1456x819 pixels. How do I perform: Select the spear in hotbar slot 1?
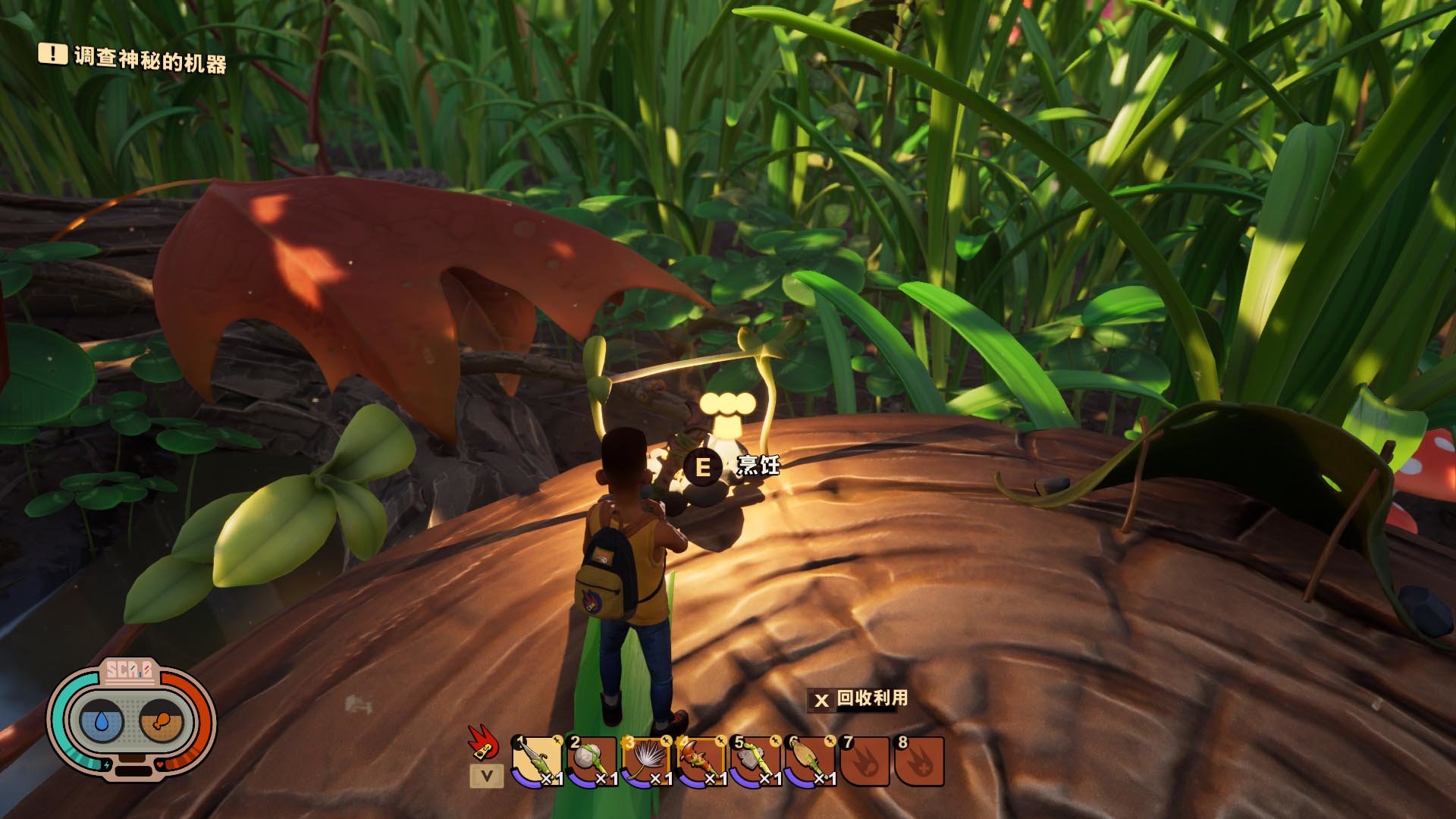[537, 761]
